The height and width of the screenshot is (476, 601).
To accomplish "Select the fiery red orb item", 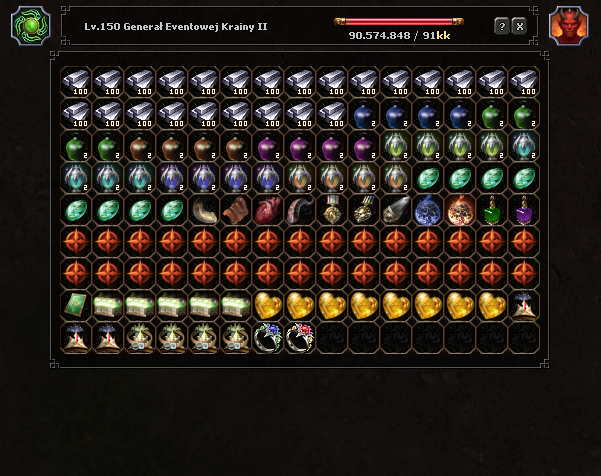I will (x=459, y=210).
